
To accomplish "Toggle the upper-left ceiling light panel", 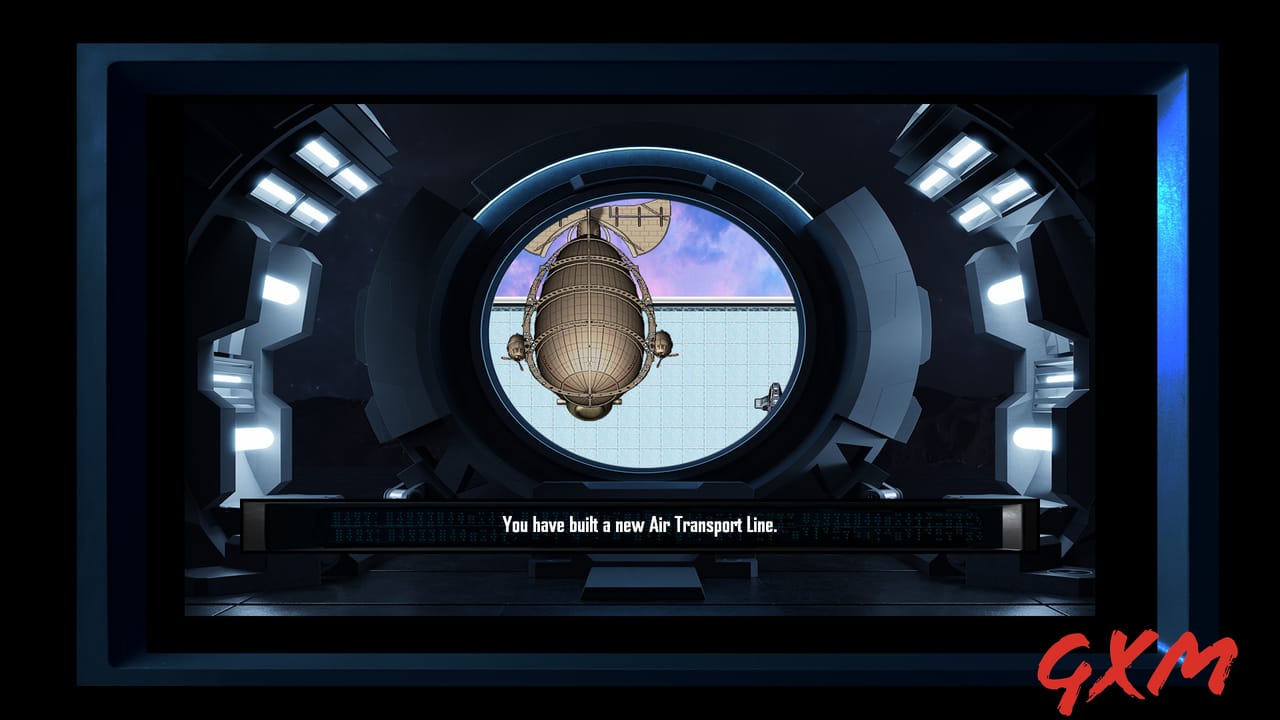I will (322, 152).
